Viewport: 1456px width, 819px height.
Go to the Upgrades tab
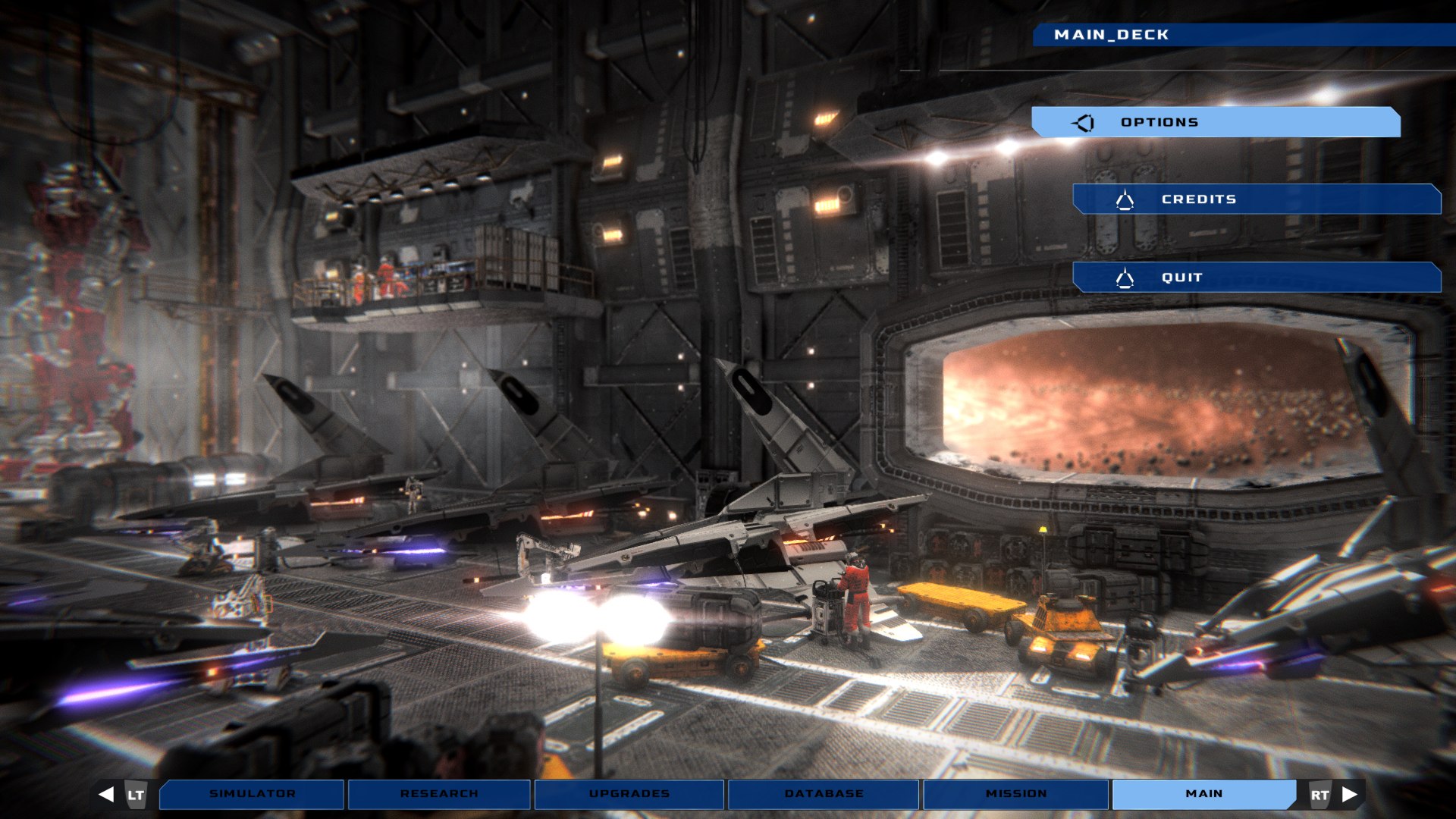click(x=629, y=794)
